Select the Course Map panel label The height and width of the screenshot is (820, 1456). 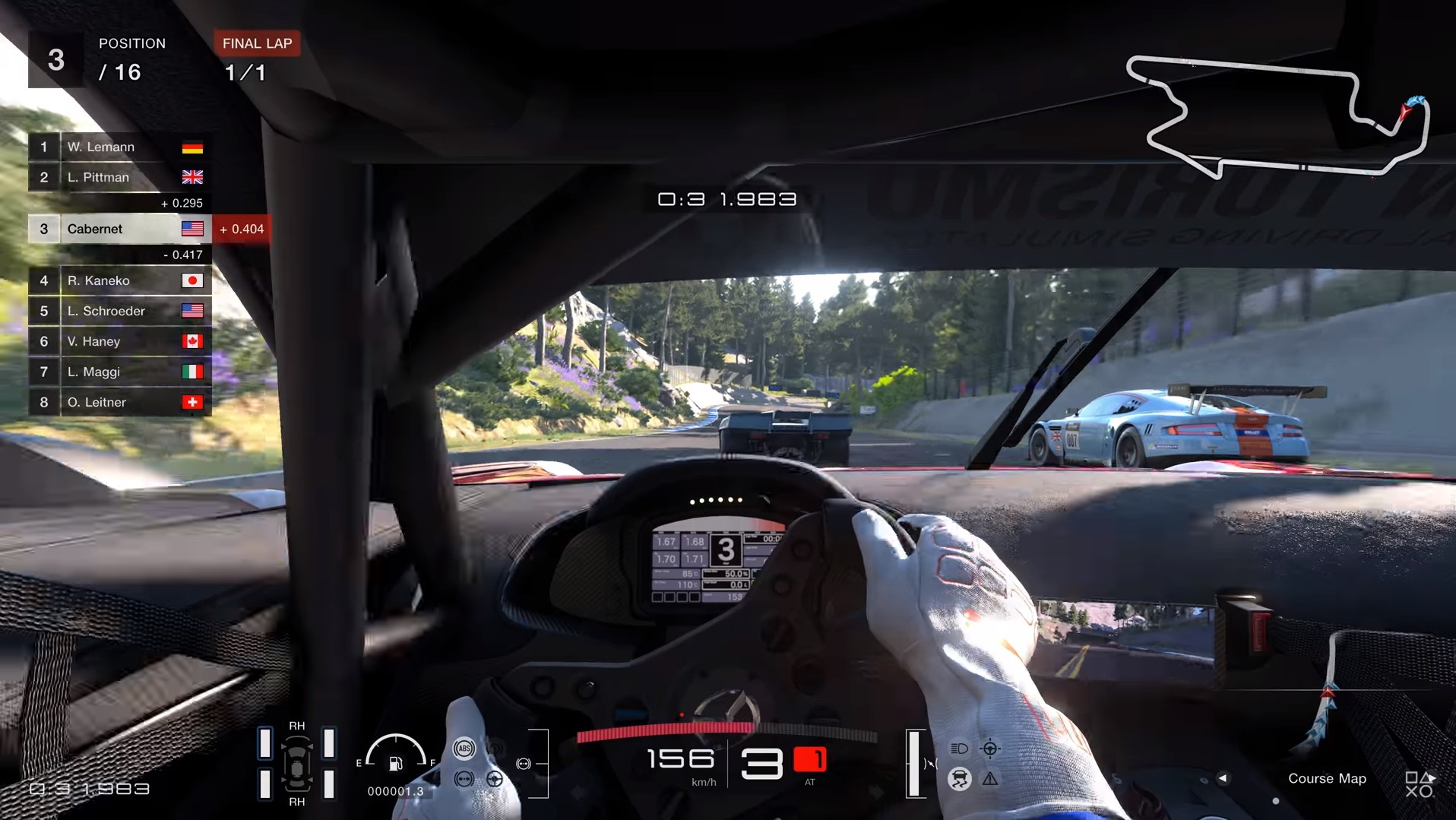point(1327,778)
